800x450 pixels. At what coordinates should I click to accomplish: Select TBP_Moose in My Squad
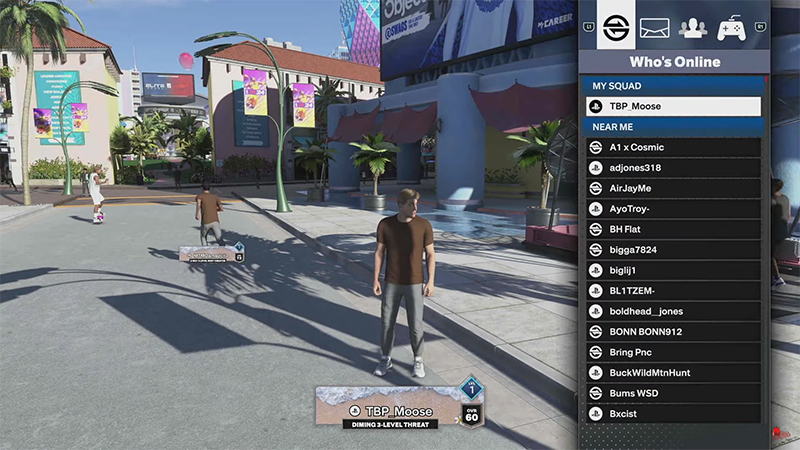coord(673,106)
